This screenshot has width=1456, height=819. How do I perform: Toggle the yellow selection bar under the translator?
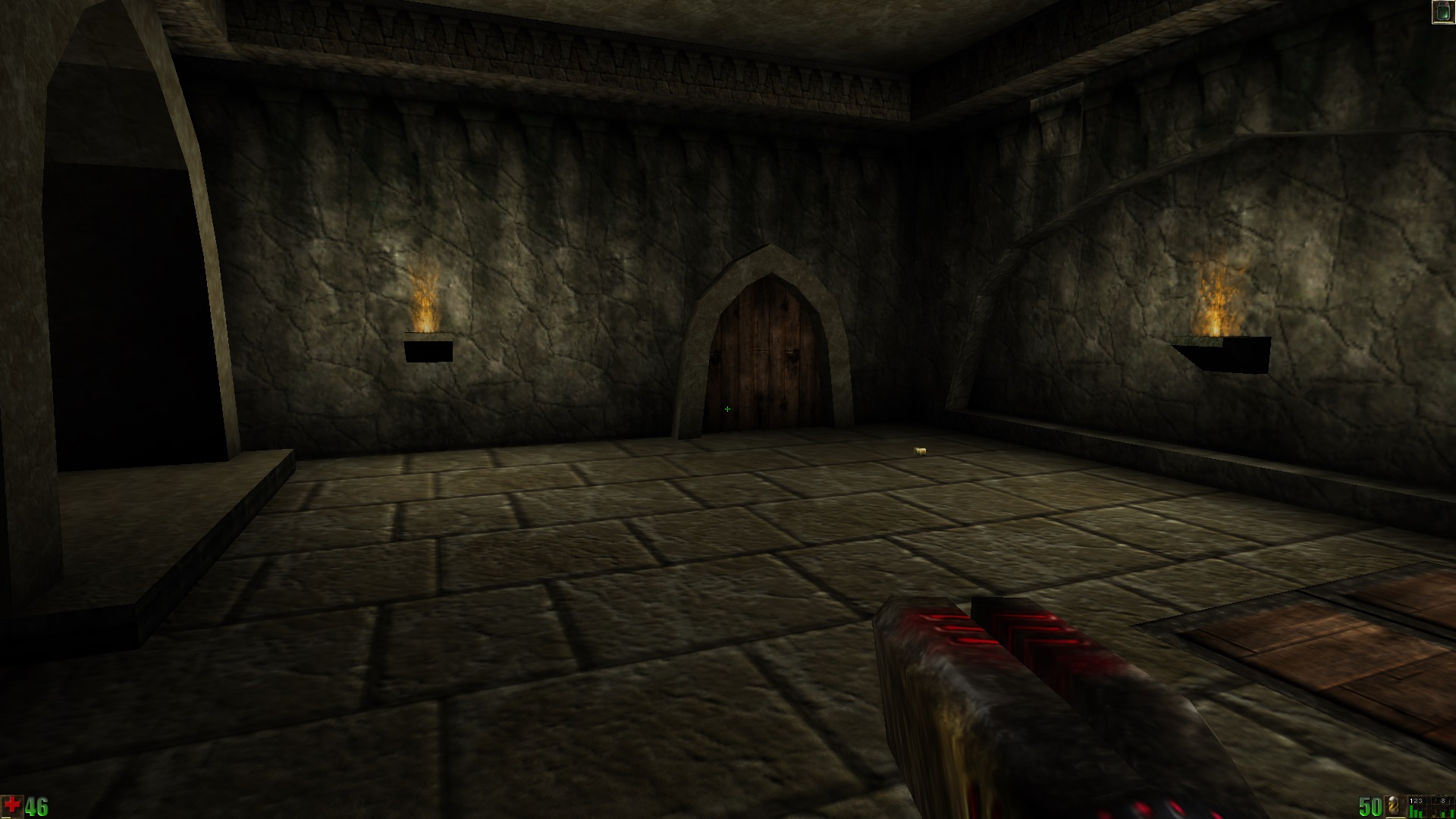1443,22
